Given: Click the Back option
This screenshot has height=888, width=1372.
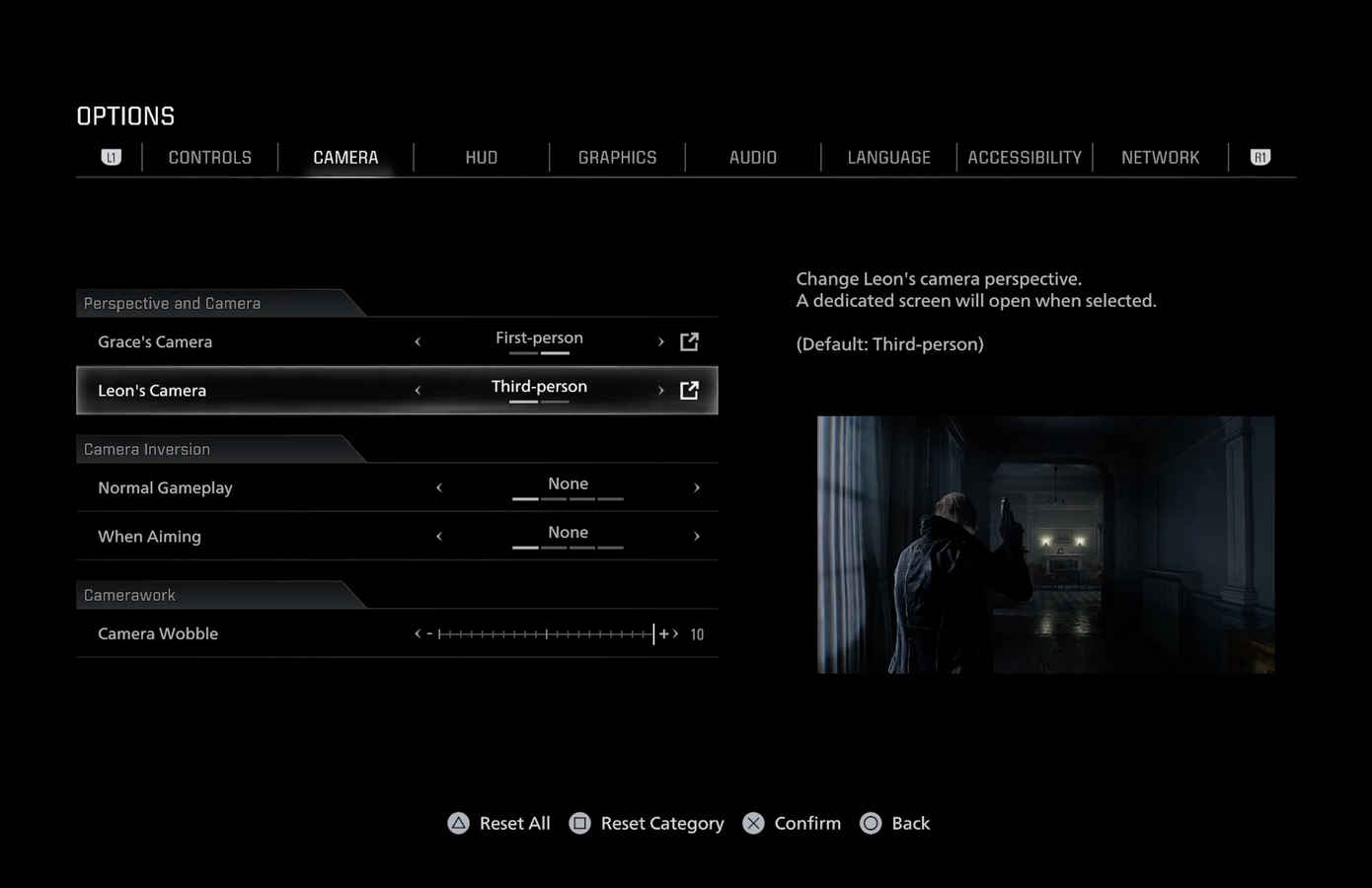Looking at the screenshot, I should (895, 823).
